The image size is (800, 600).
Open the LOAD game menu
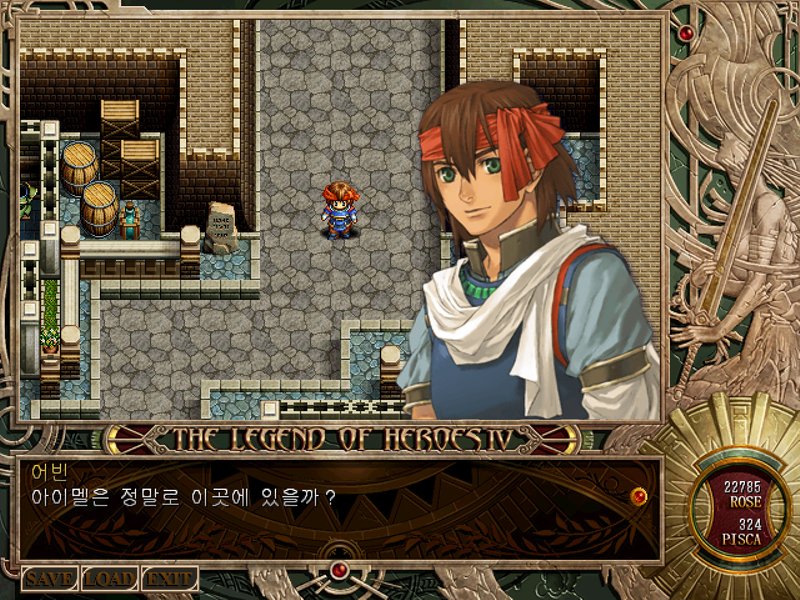109,579
